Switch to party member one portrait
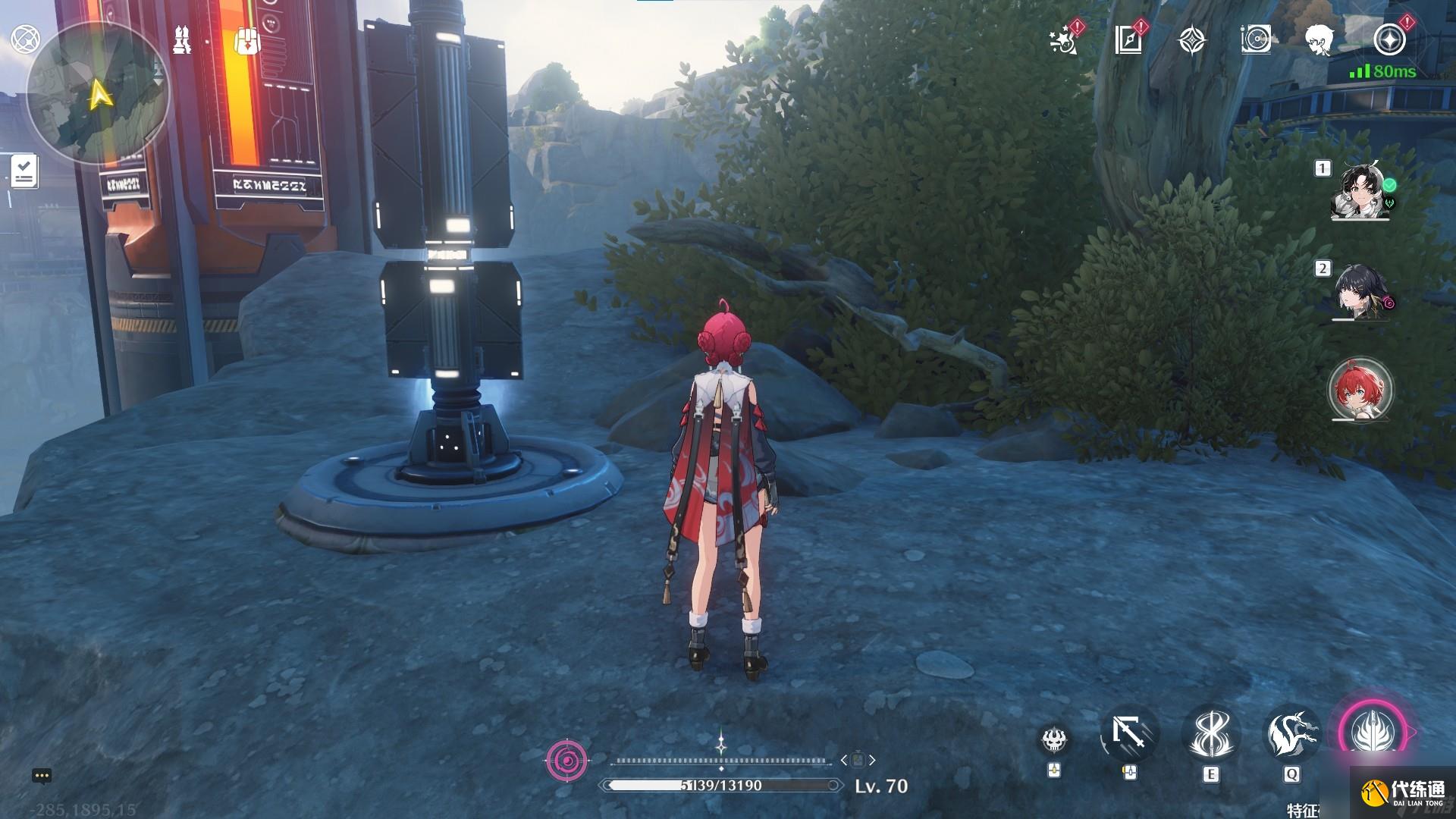 1360,190
